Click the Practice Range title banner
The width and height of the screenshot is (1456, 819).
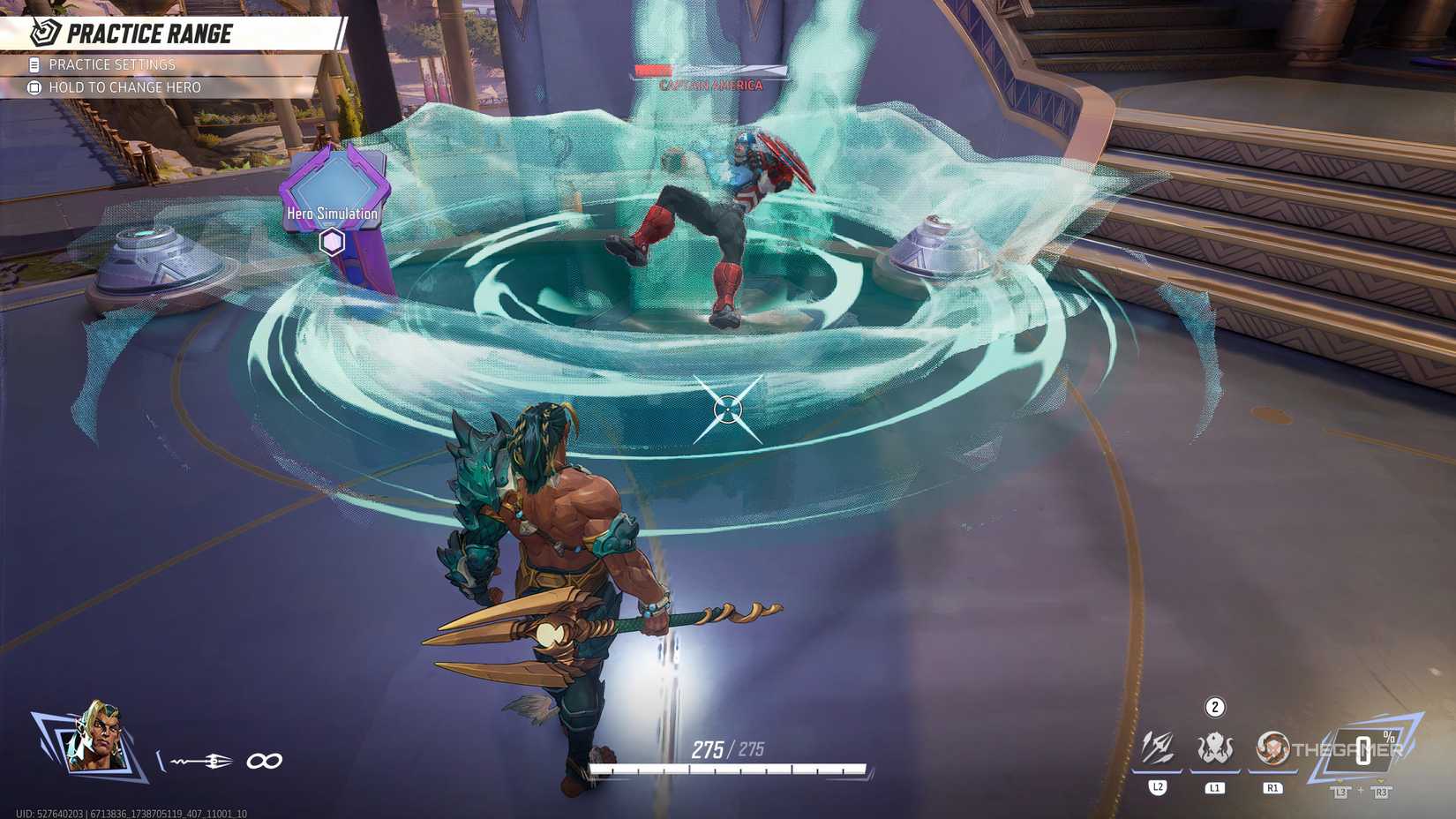click(x=150, y=33)
